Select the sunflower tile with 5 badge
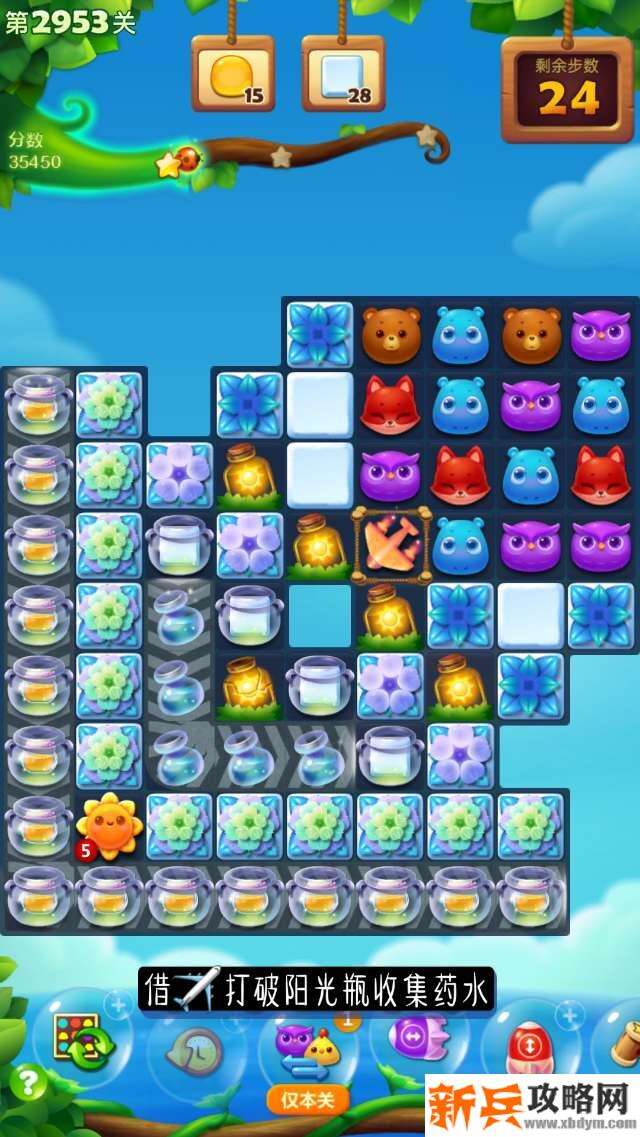Screen dimensions: 640x1137 [110, 826]
